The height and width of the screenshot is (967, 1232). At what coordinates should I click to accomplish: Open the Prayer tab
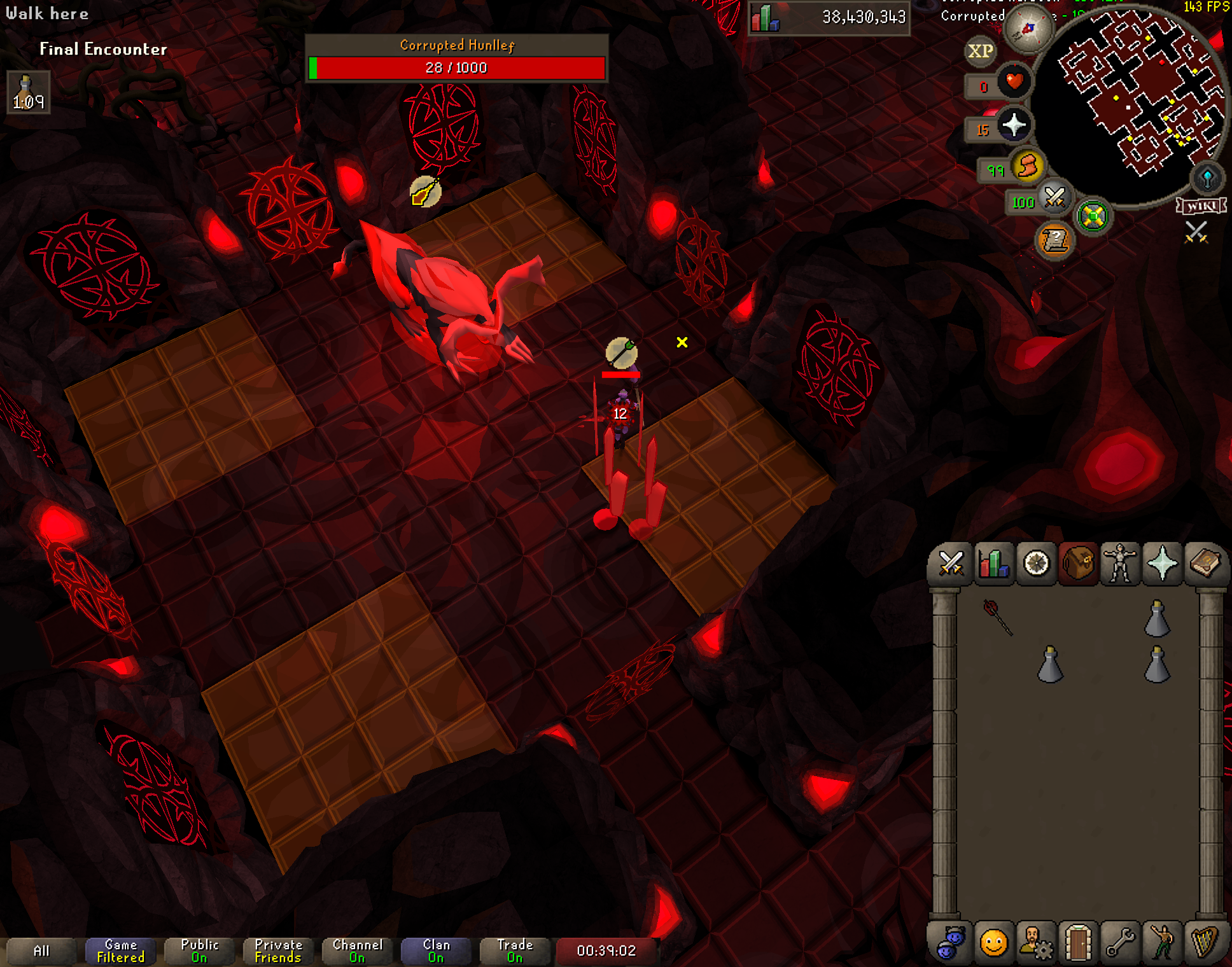coord(1162,564)
